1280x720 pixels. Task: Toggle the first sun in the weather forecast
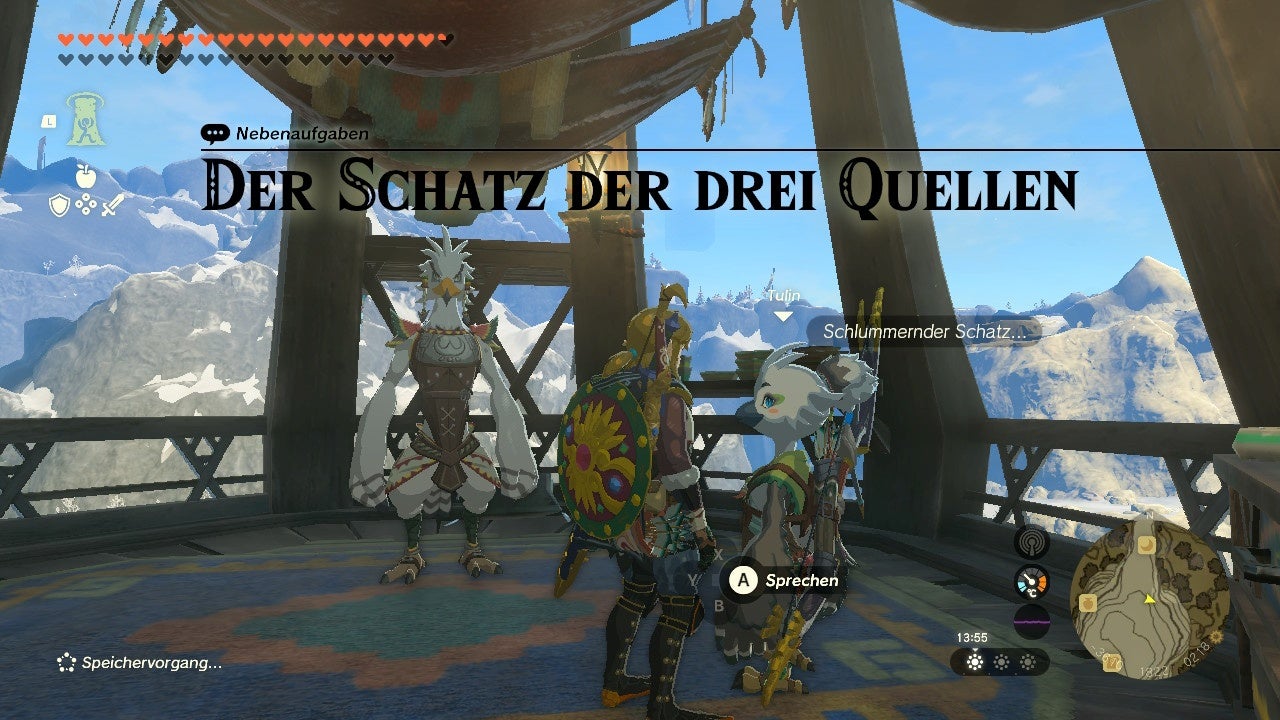pos(974,661)
